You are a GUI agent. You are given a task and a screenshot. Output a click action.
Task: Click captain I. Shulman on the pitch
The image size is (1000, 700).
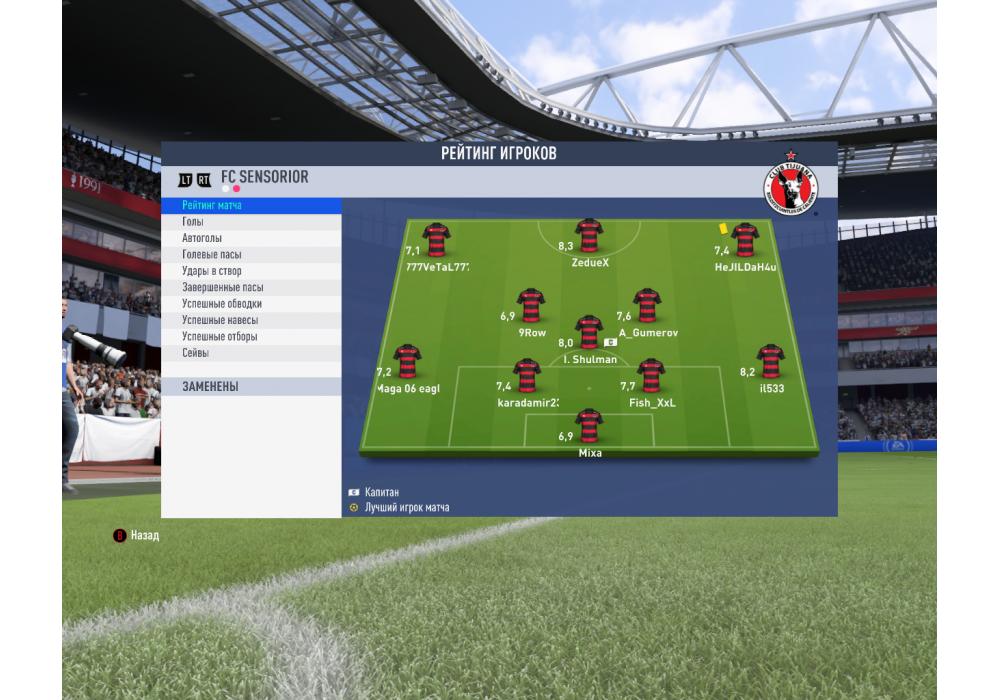[589, 333]
